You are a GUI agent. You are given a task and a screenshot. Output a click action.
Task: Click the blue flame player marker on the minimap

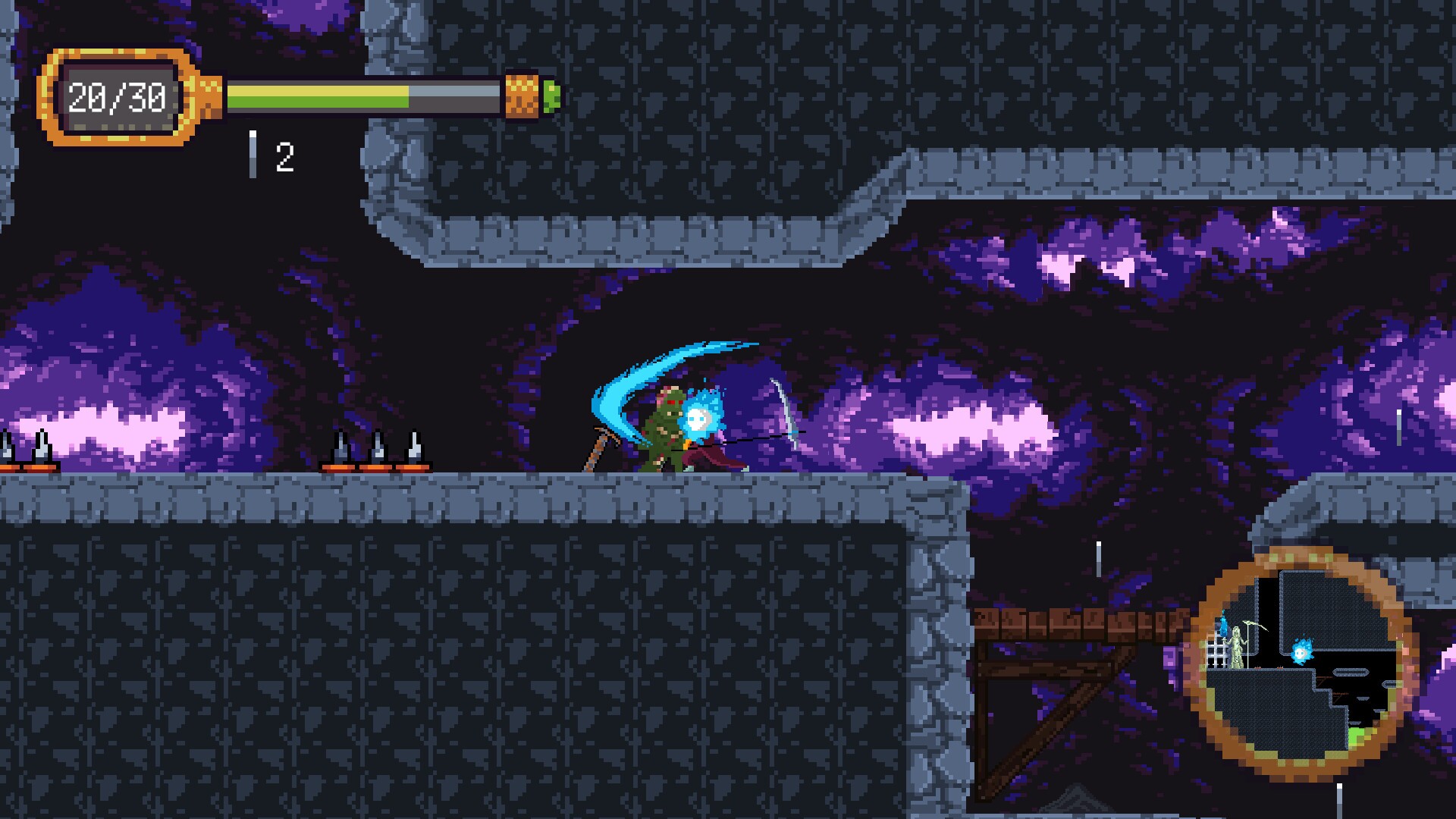point(1302,651)
